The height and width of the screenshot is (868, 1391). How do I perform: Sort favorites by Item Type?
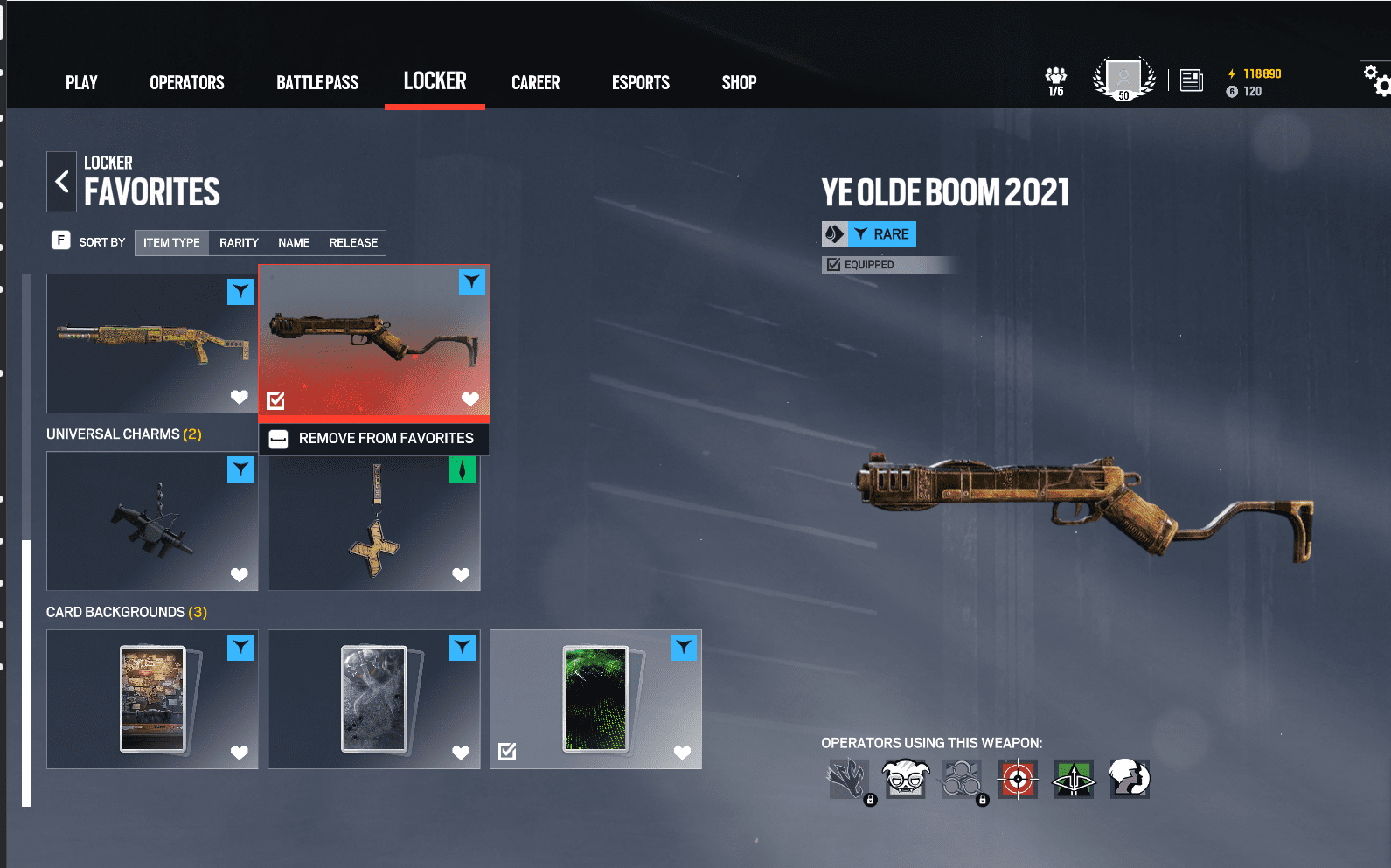[x=171, y=243]
